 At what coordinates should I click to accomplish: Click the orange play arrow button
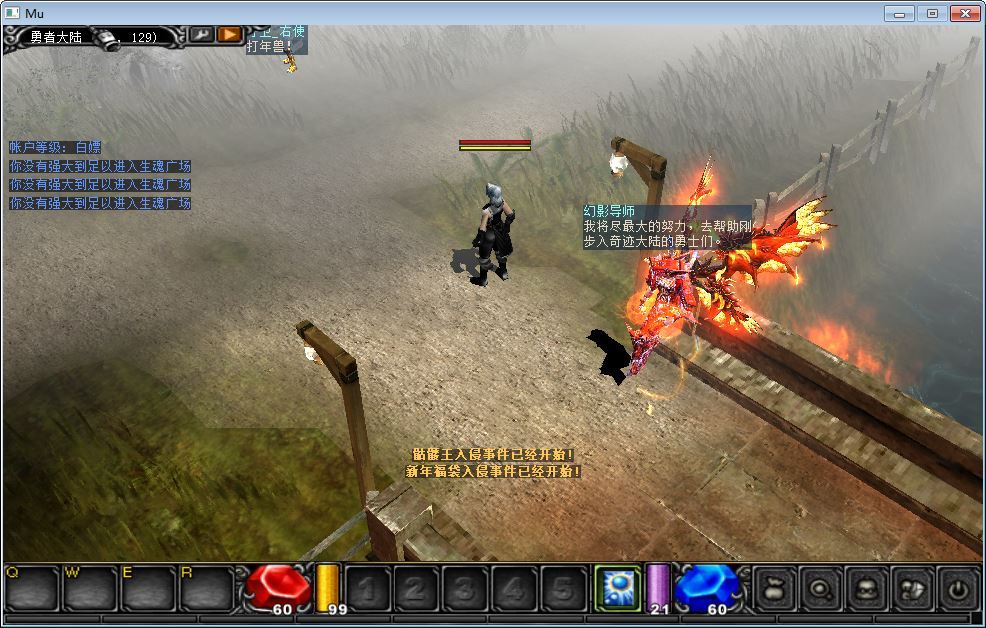230,35
